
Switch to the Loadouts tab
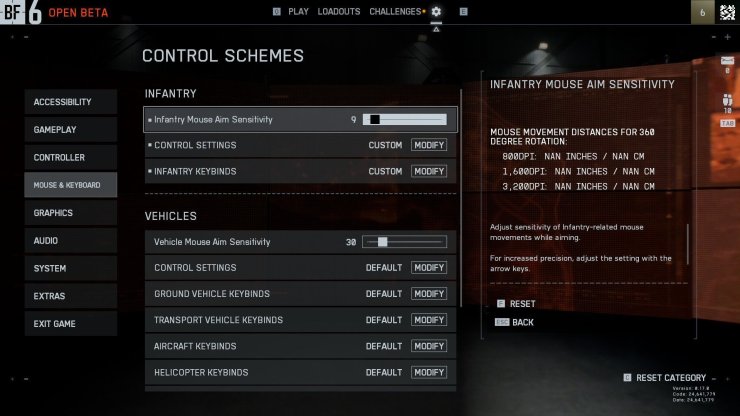click(x=338, y=12)
